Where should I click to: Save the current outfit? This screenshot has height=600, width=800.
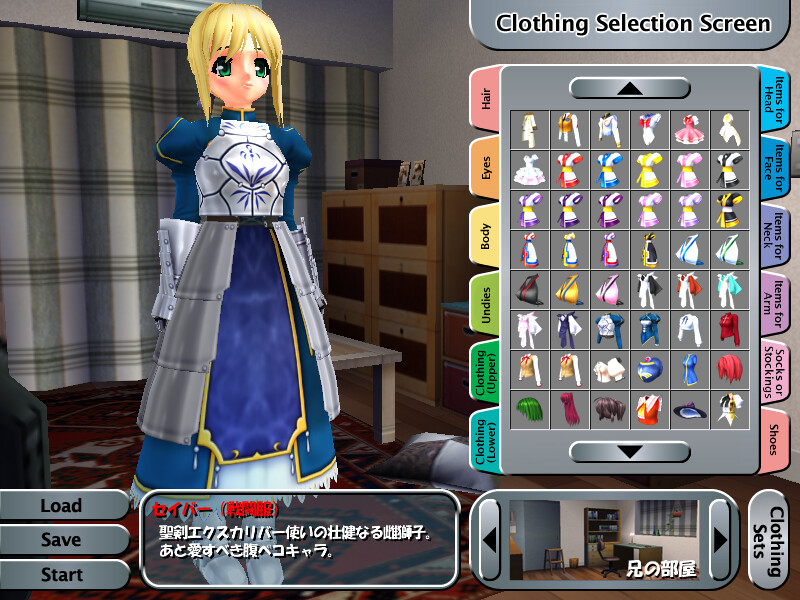61,540
